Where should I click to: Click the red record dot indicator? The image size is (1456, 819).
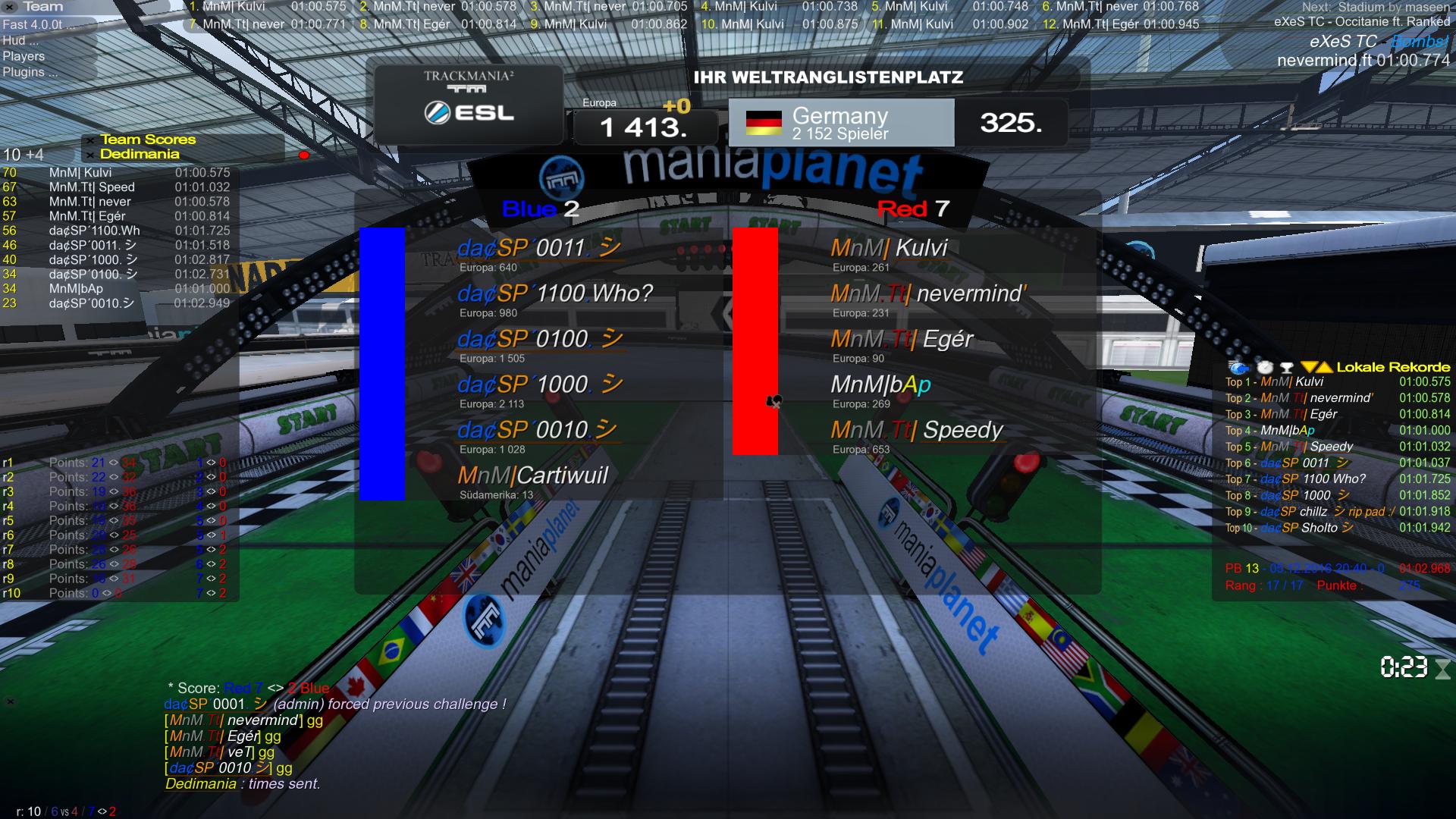tap(304, 155)
